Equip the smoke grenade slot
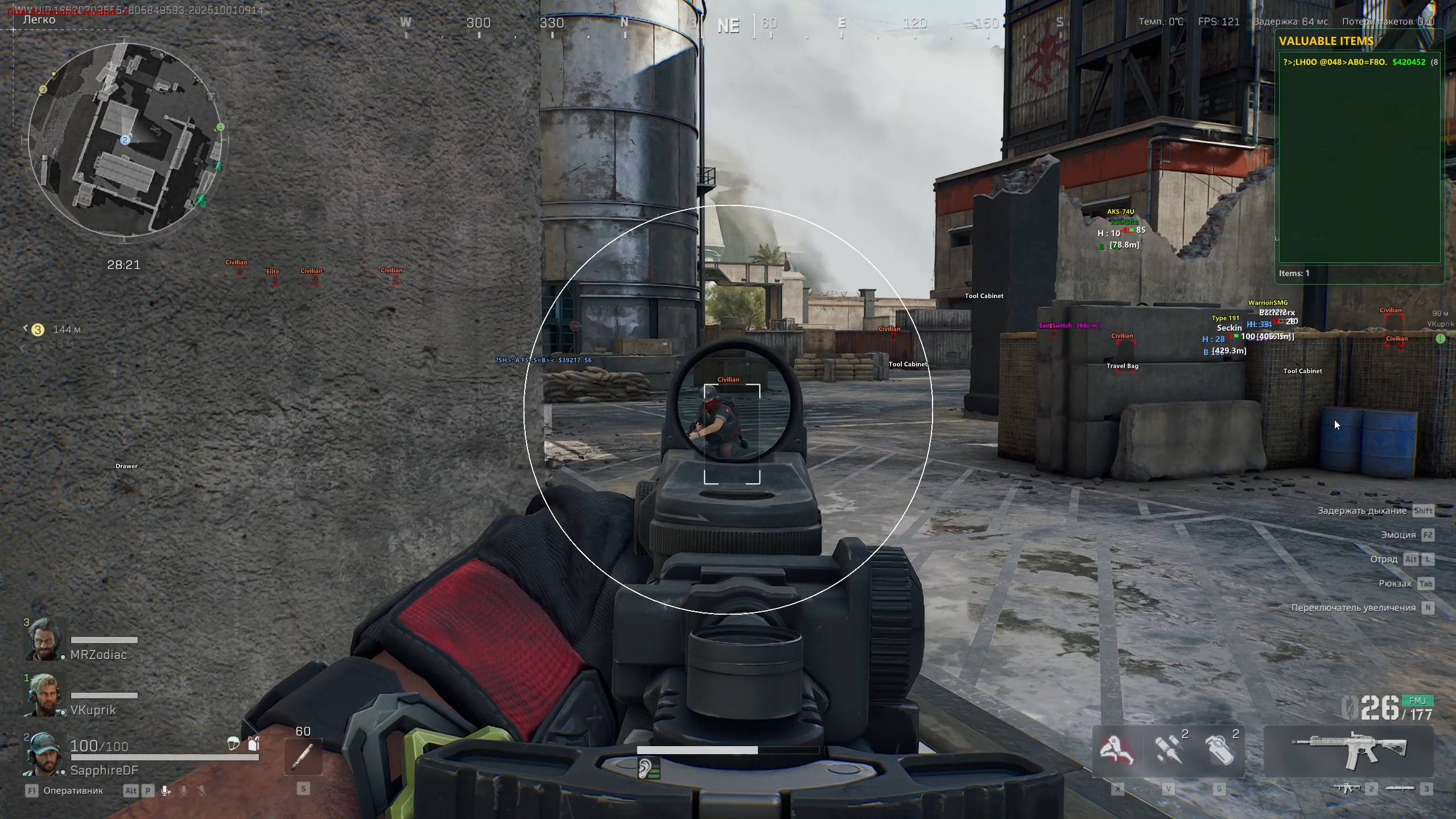Viewport: 1456px width, 819px height. pyautogui.click(x=1219, y=750)
